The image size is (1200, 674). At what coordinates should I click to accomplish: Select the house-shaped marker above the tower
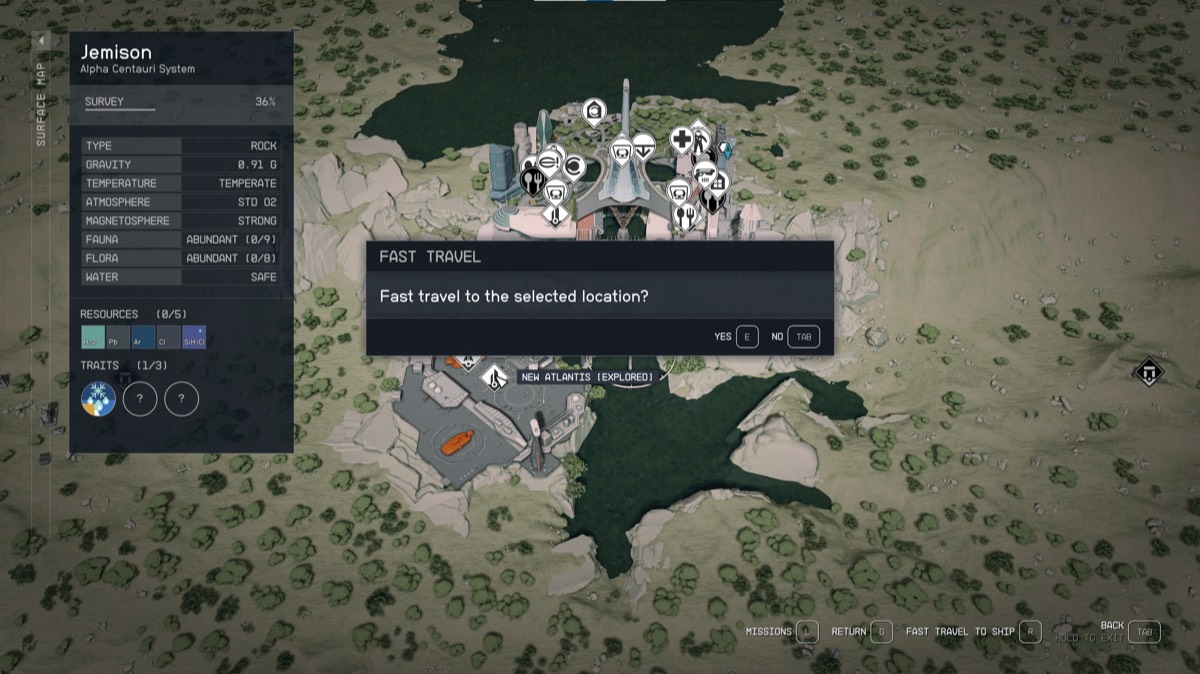pyautogui.click(x=593, y=108)
